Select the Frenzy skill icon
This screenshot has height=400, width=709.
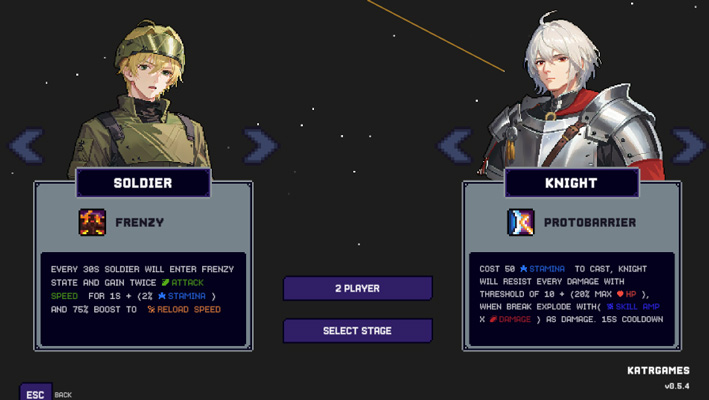click(x=92, y=222)
